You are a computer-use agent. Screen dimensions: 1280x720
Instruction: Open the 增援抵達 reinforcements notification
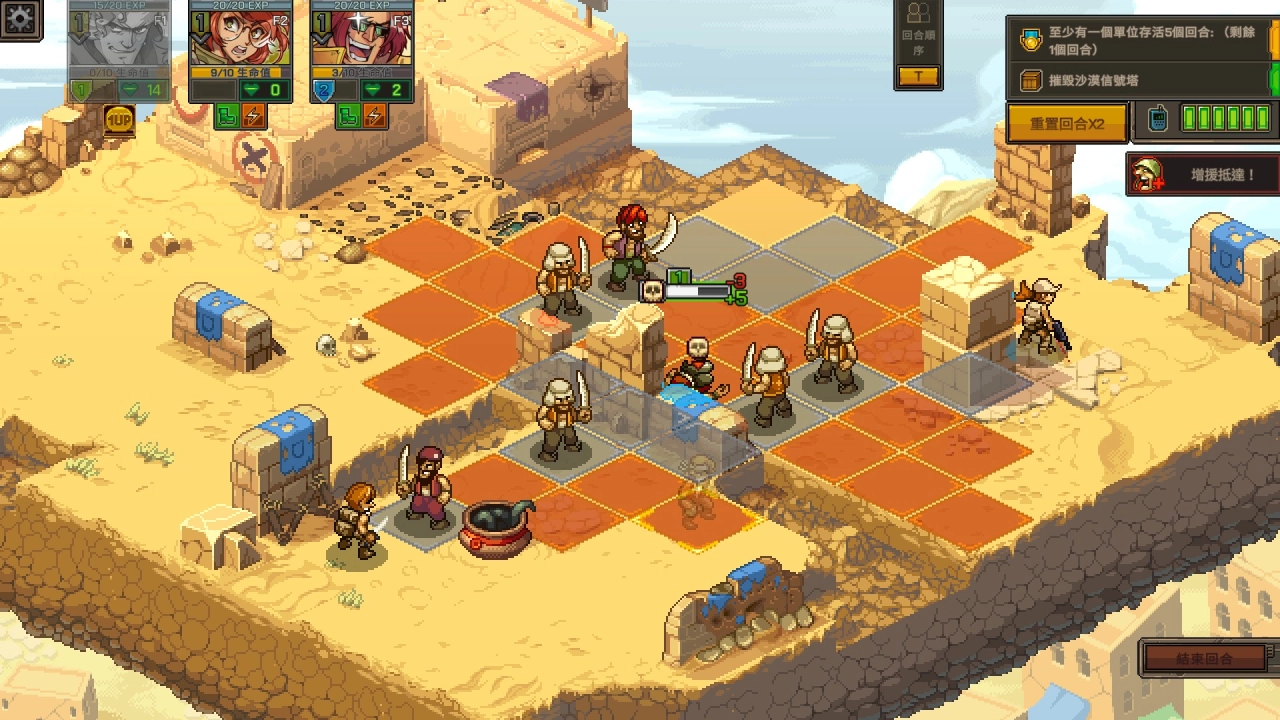1203,175
